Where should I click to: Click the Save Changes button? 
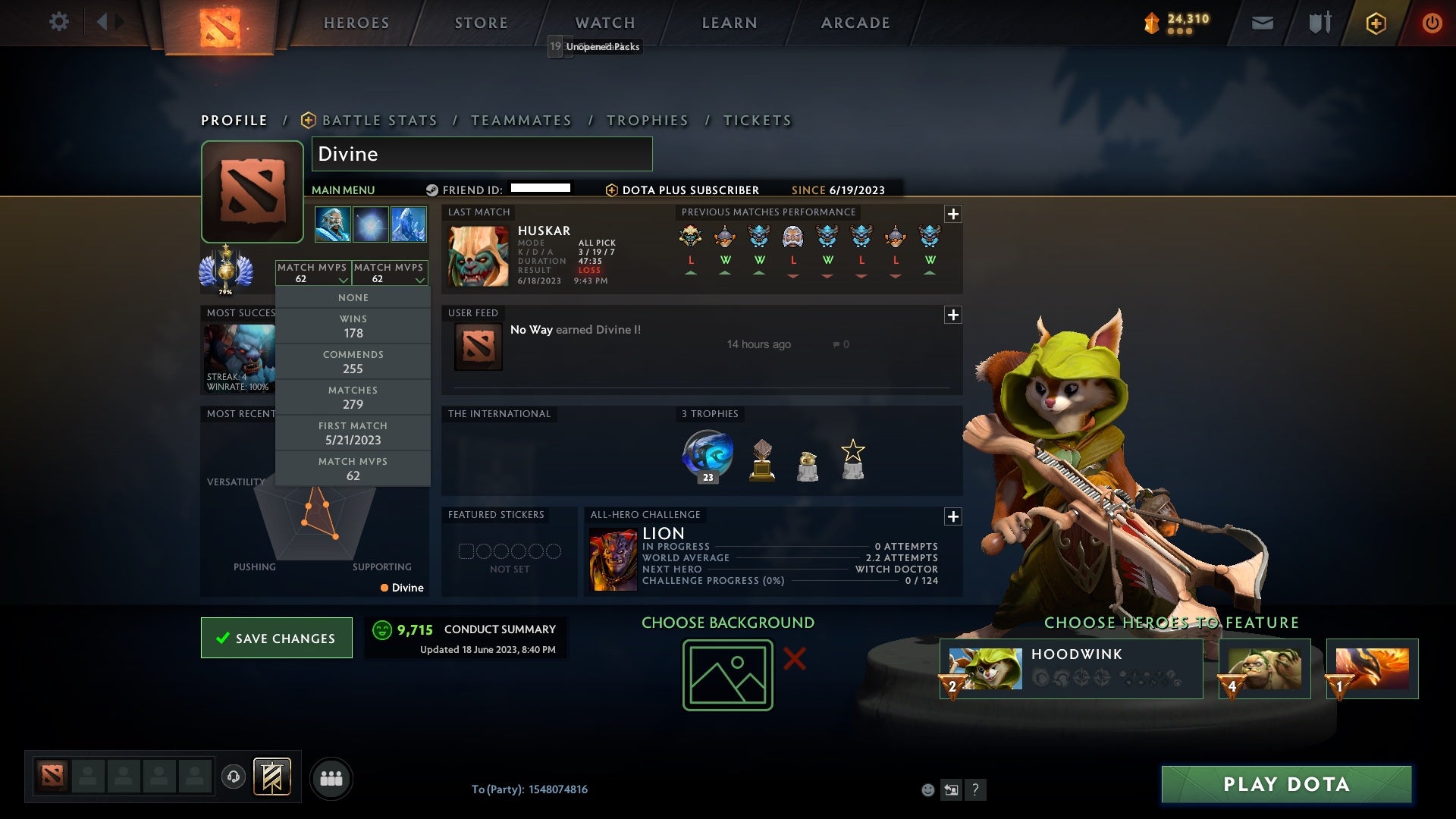[x=276, y=638]
